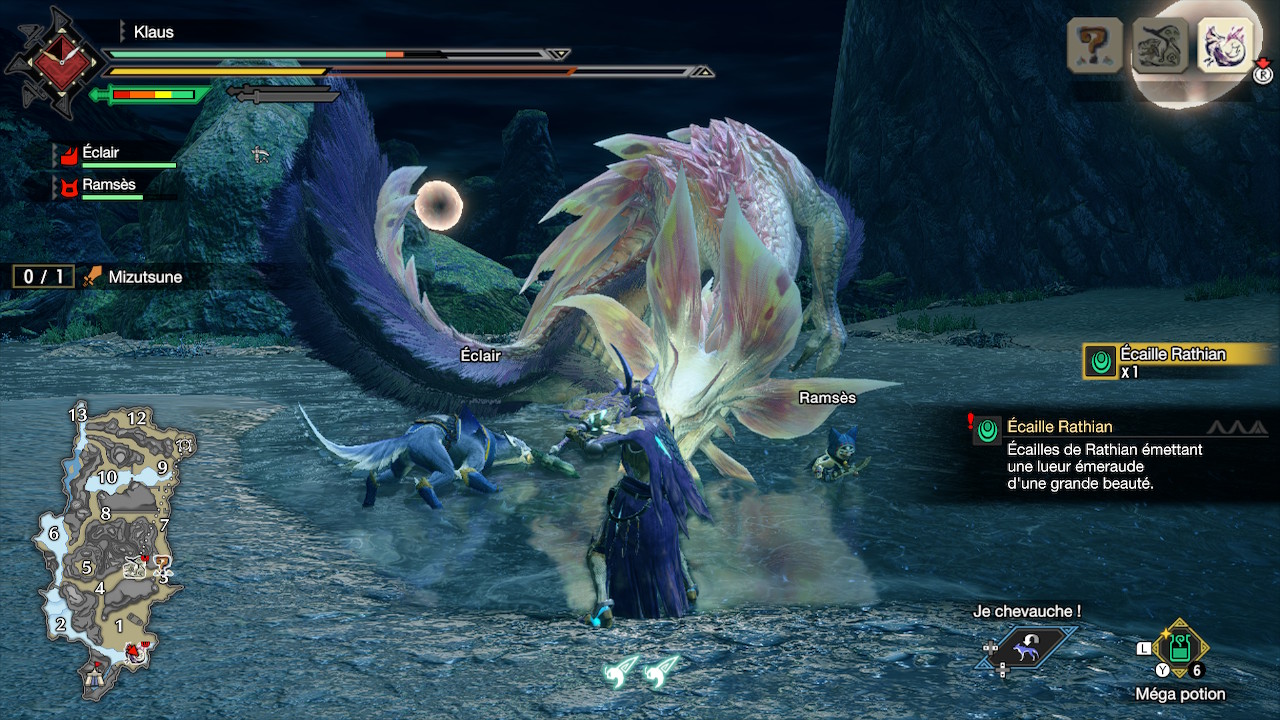Click the wirebug charge icons
Screen dimensions: 1280x720
pos(641,671)
